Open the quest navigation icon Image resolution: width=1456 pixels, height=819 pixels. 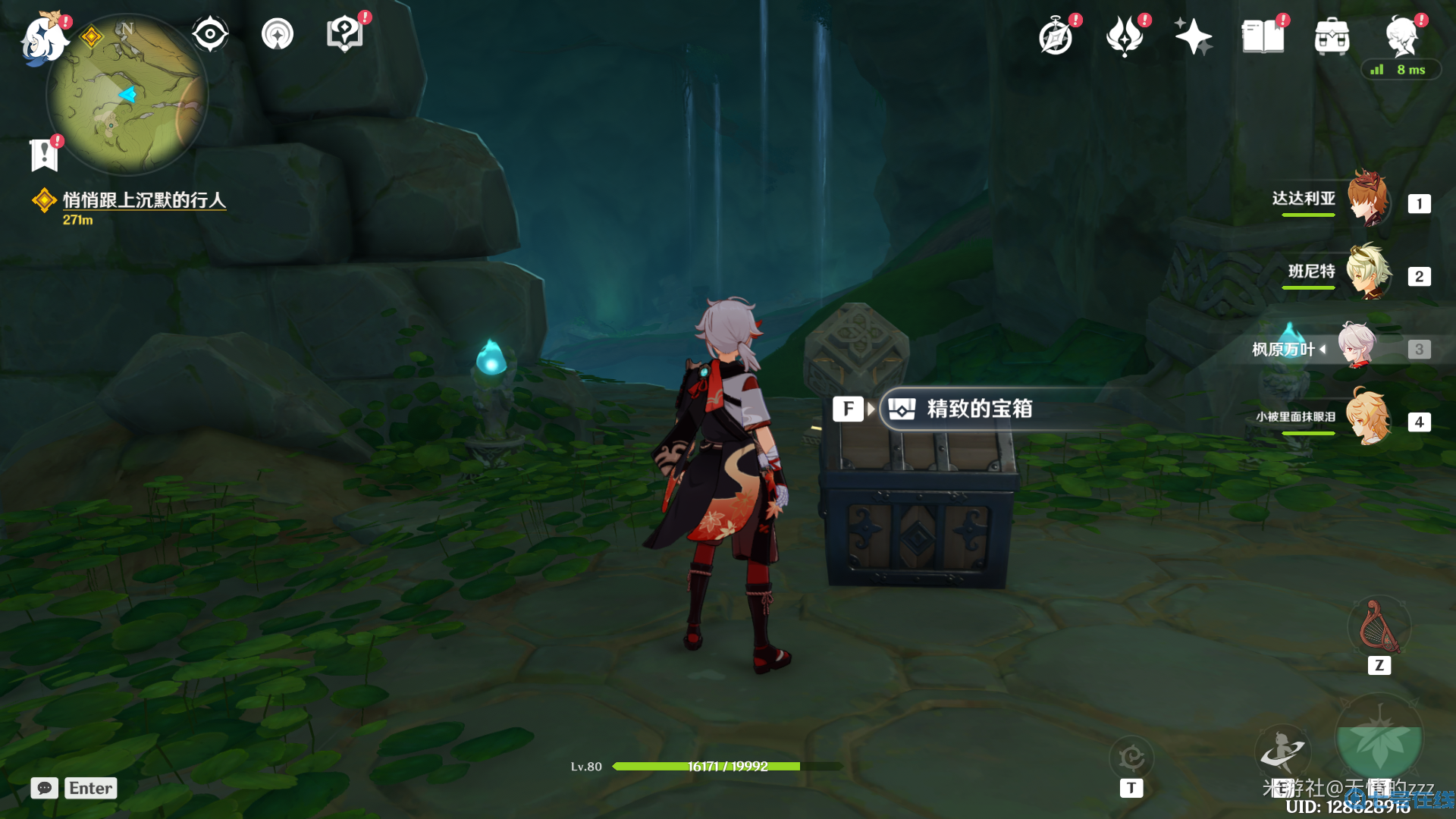pos(278,34)
